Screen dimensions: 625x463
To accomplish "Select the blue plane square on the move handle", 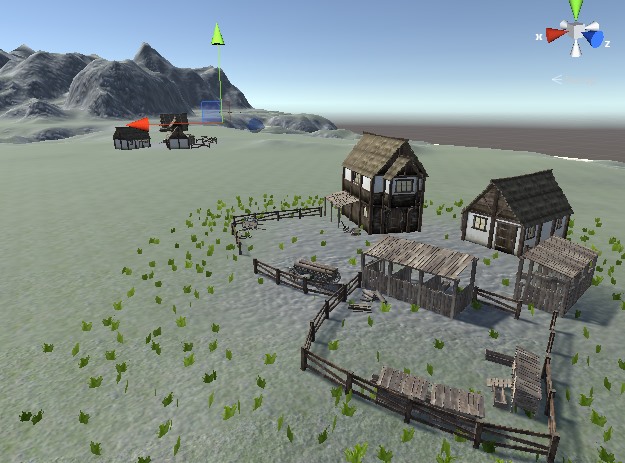I will pos(210,111).
